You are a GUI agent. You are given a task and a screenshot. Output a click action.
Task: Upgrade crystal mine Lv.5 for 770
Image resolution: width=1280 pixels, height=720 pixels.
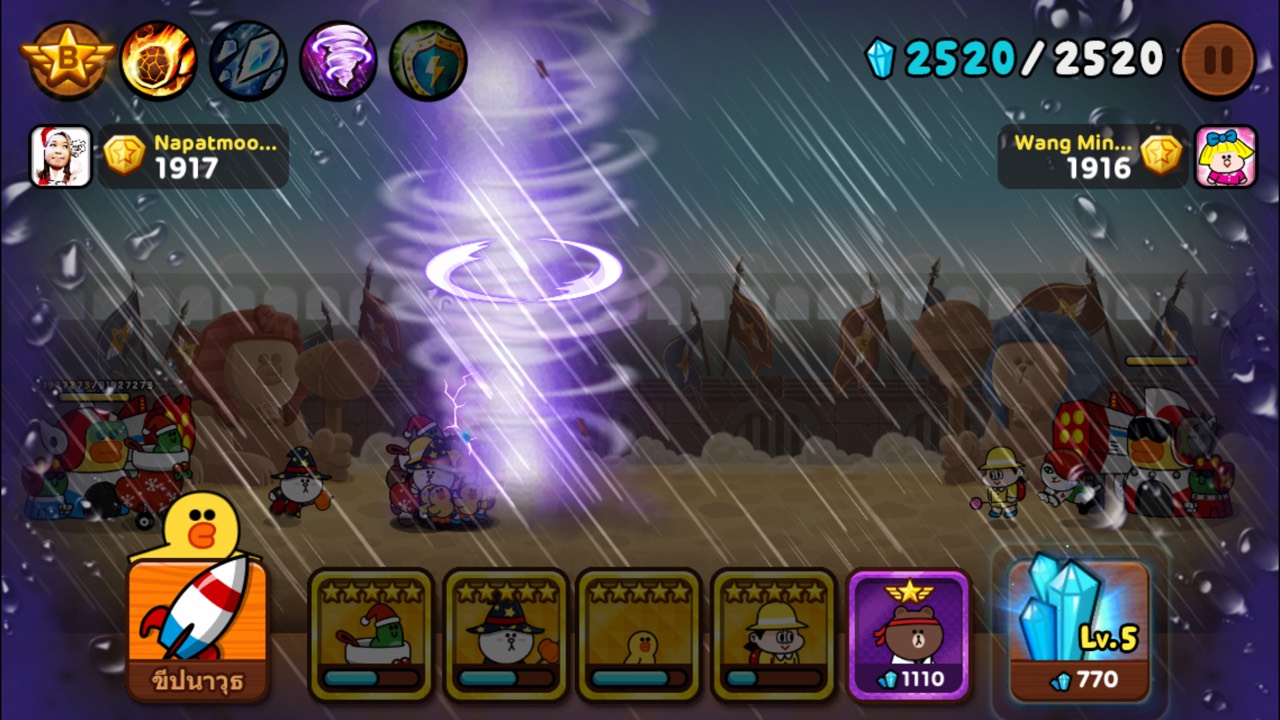pyautogui.click(x=1078, y=630)
